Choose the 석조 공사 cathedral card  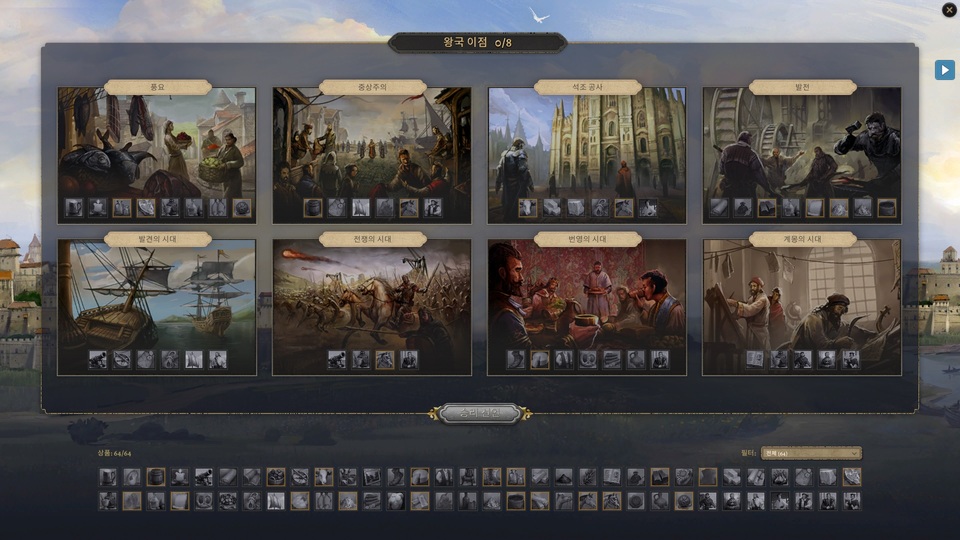(x=587, y=145)
